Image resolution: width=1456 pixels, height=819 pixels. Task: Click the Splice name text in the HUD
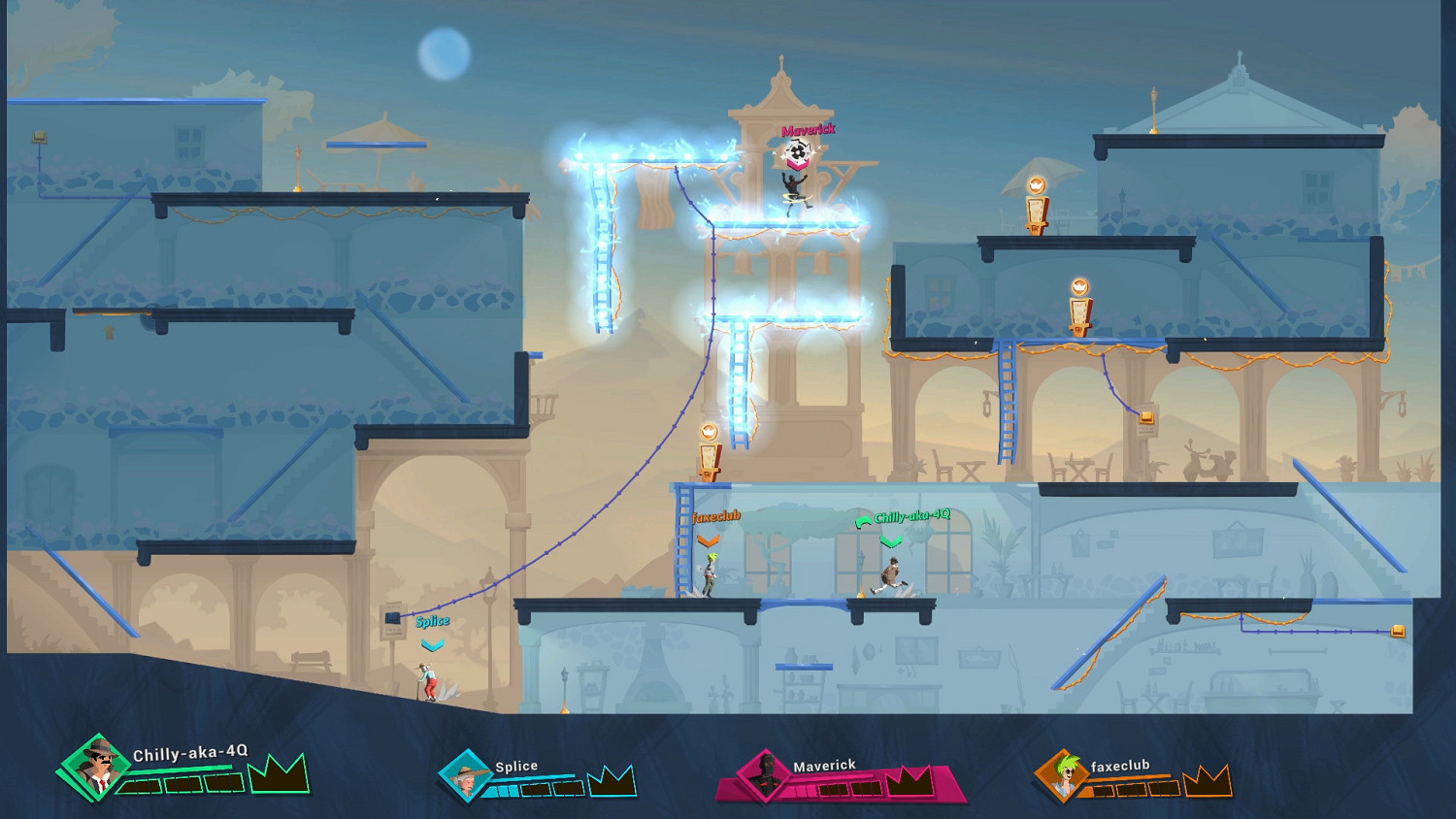pos(519,766)
